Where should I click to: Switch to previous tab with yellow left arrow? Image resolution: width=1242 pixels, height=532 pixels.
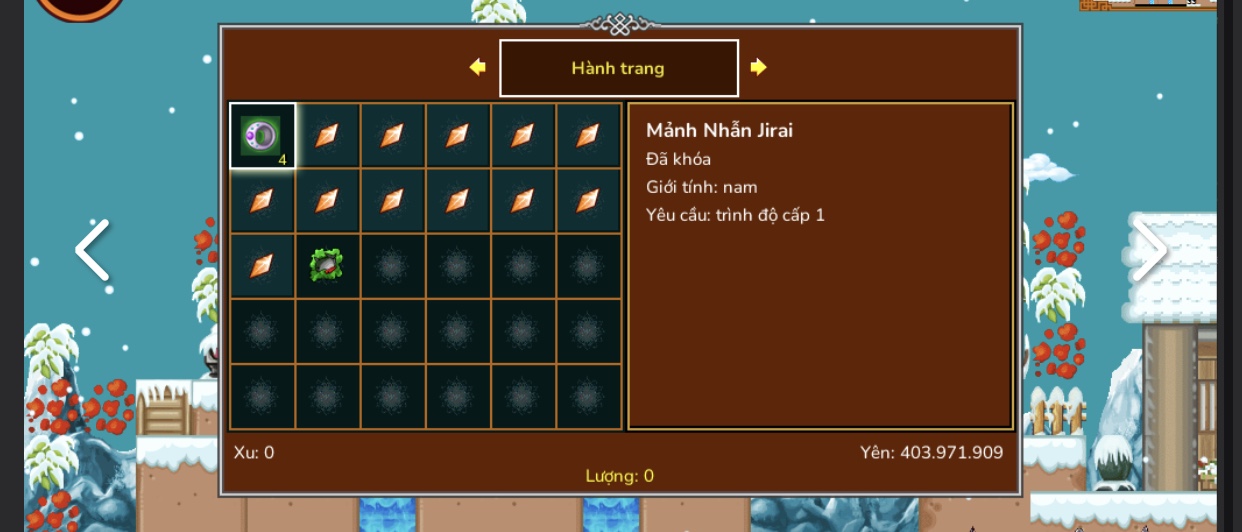(478, 67)
